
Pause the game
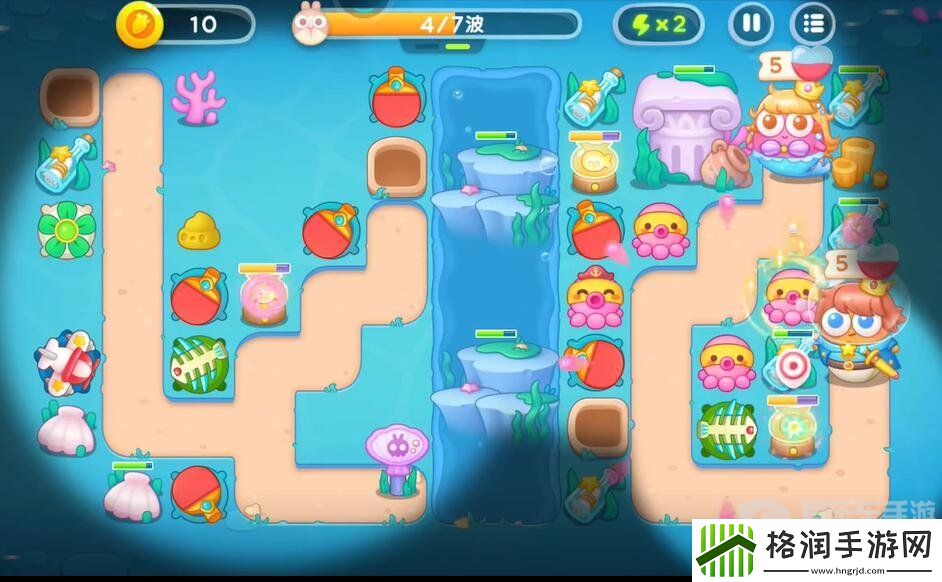(750, 24)
